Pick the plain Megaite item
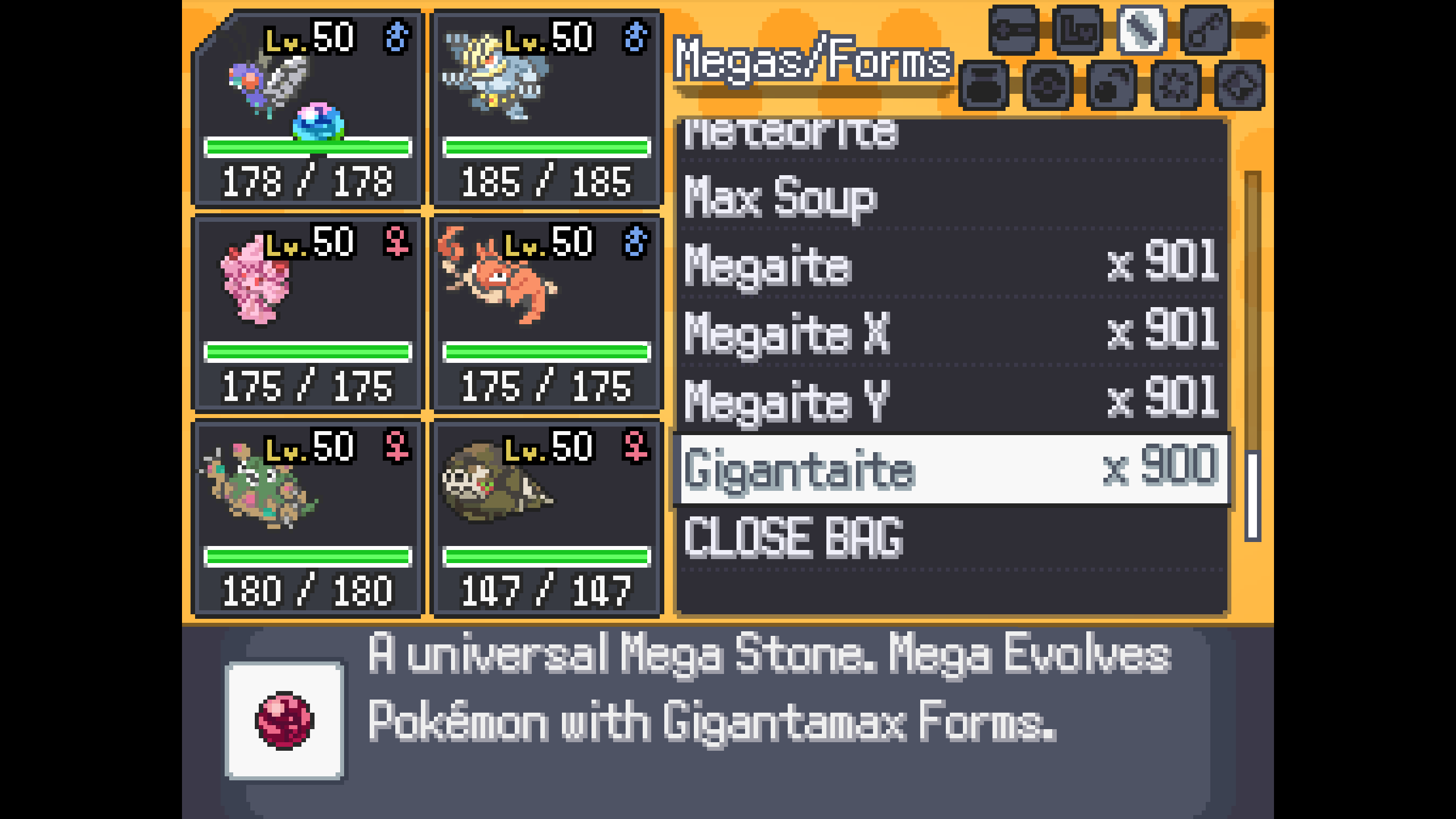Screen dimensions: 1456x819 tap(950, 264)
